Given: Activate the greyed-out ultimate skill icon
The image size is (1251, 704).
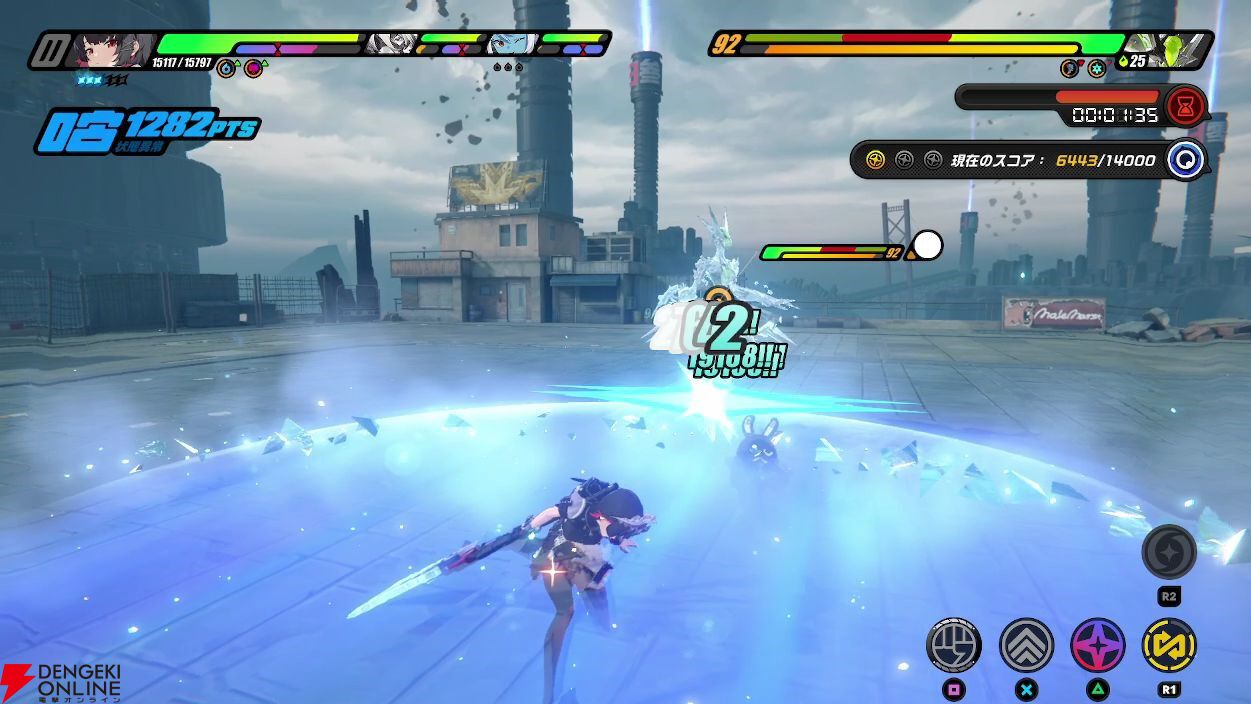Looking at the screenshot, I should click(x=1169, y=553).
